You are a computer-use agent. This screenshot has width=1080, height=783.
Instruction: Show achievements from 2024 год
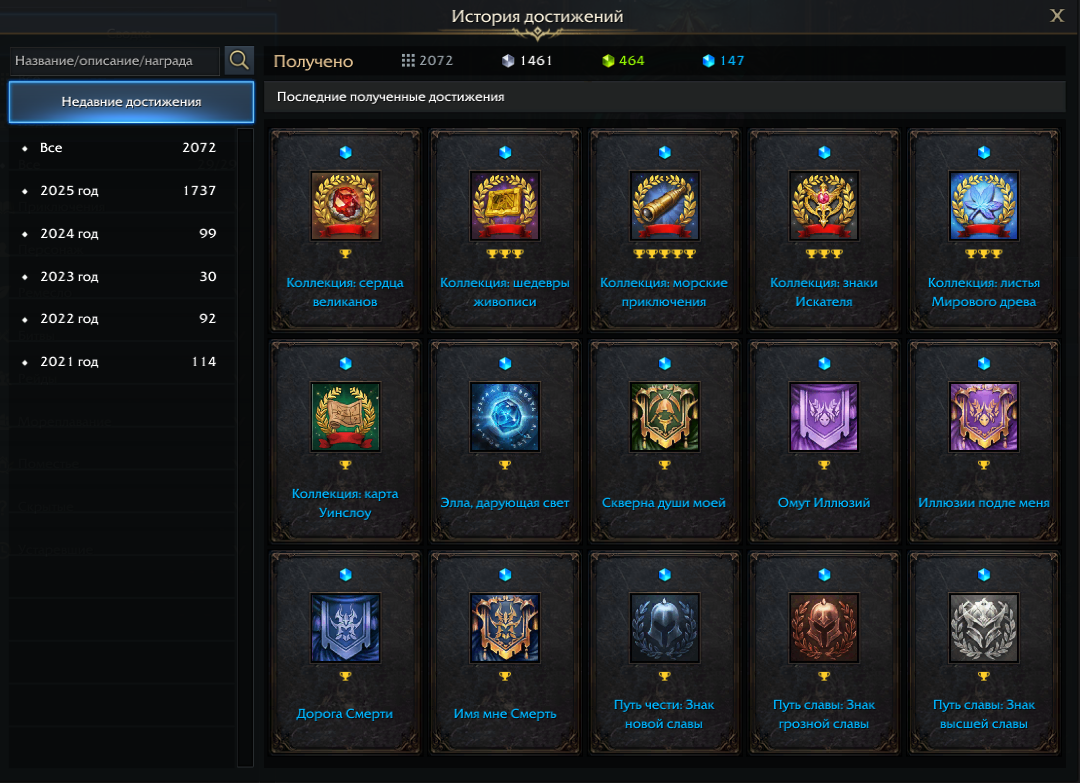tap(120, 234)
